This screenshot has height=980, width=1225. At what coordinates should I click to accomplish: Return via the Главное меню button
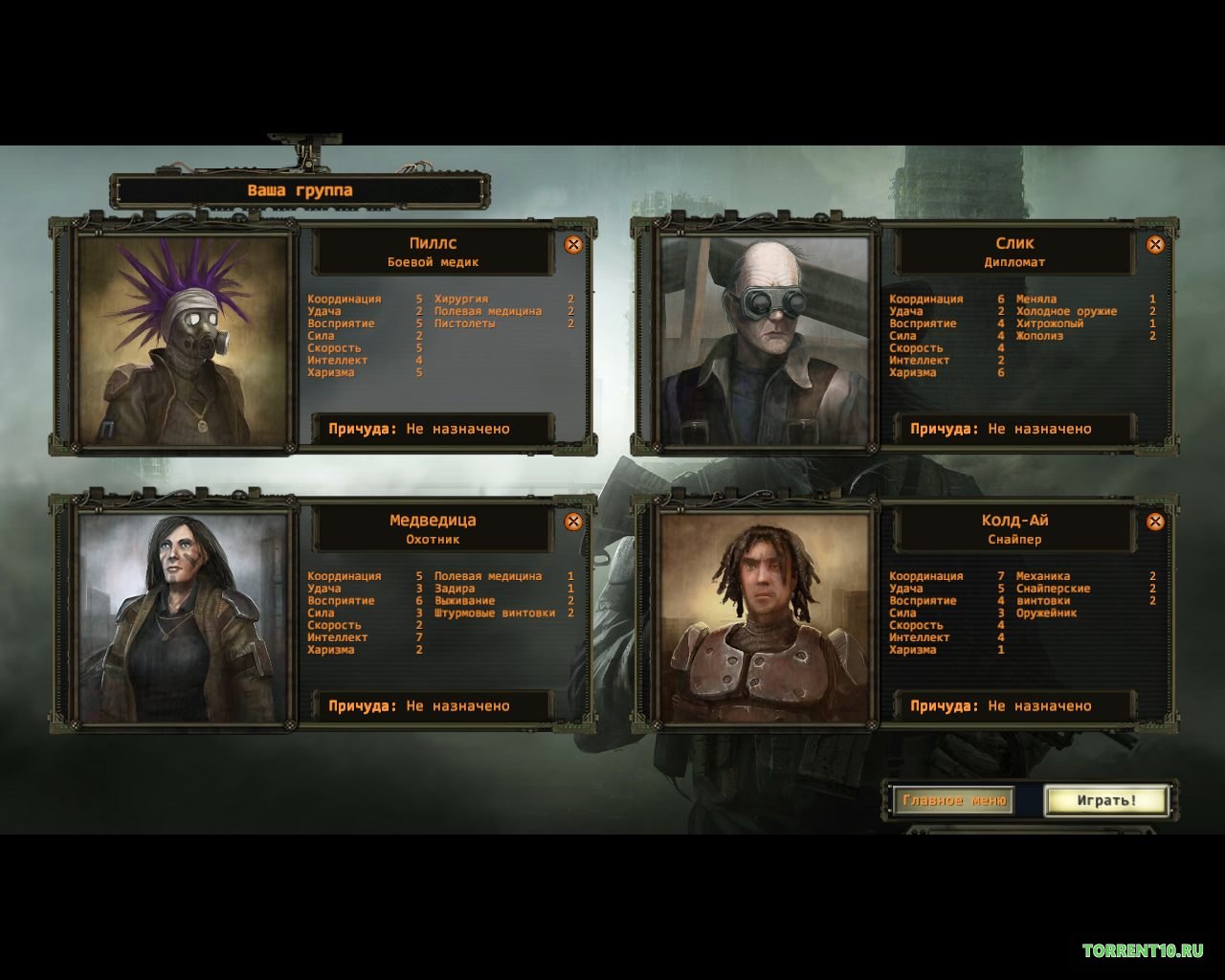pos(953,800)
